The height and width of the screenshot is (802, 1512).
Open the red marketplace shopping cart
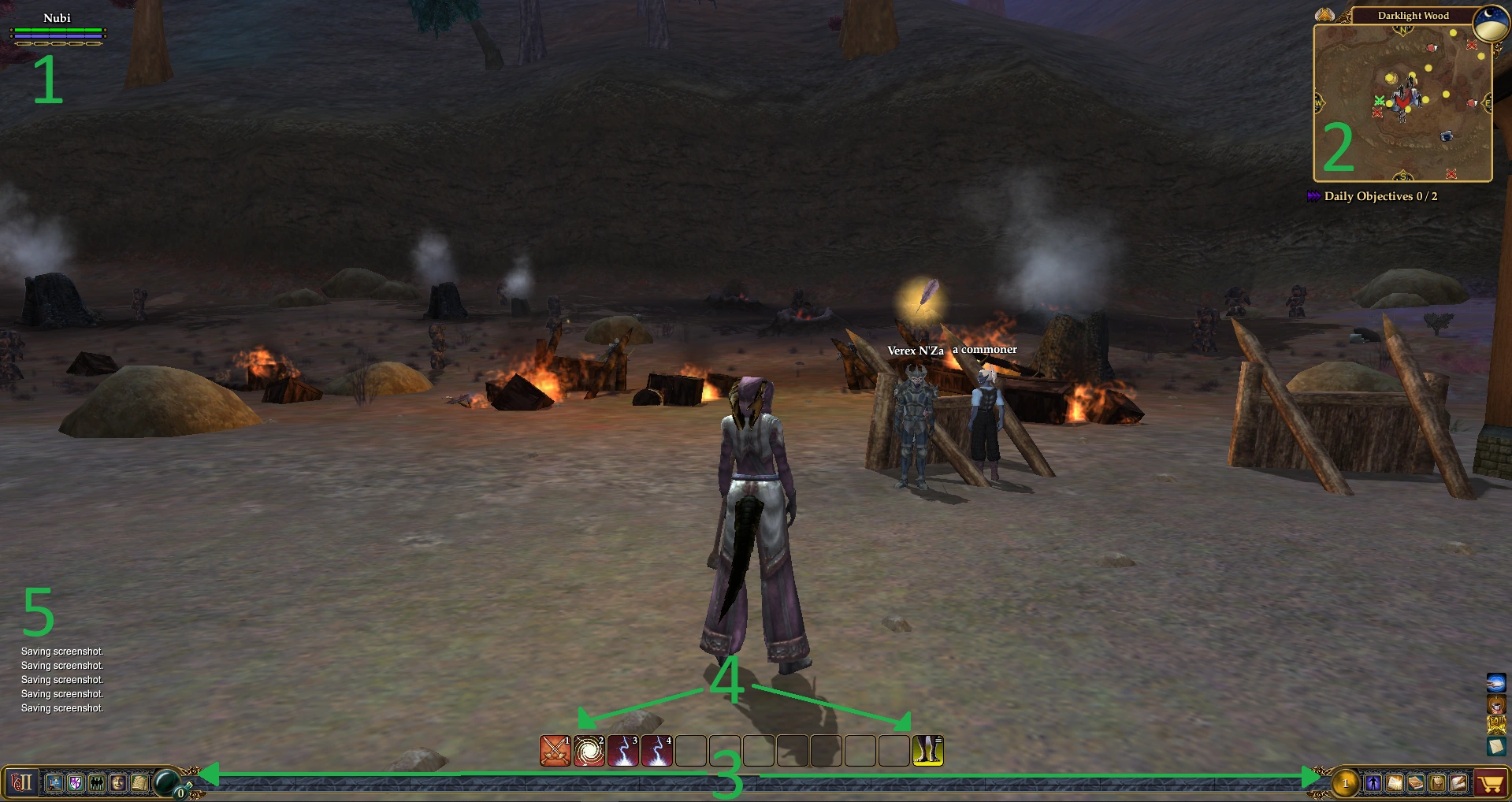1491,783
